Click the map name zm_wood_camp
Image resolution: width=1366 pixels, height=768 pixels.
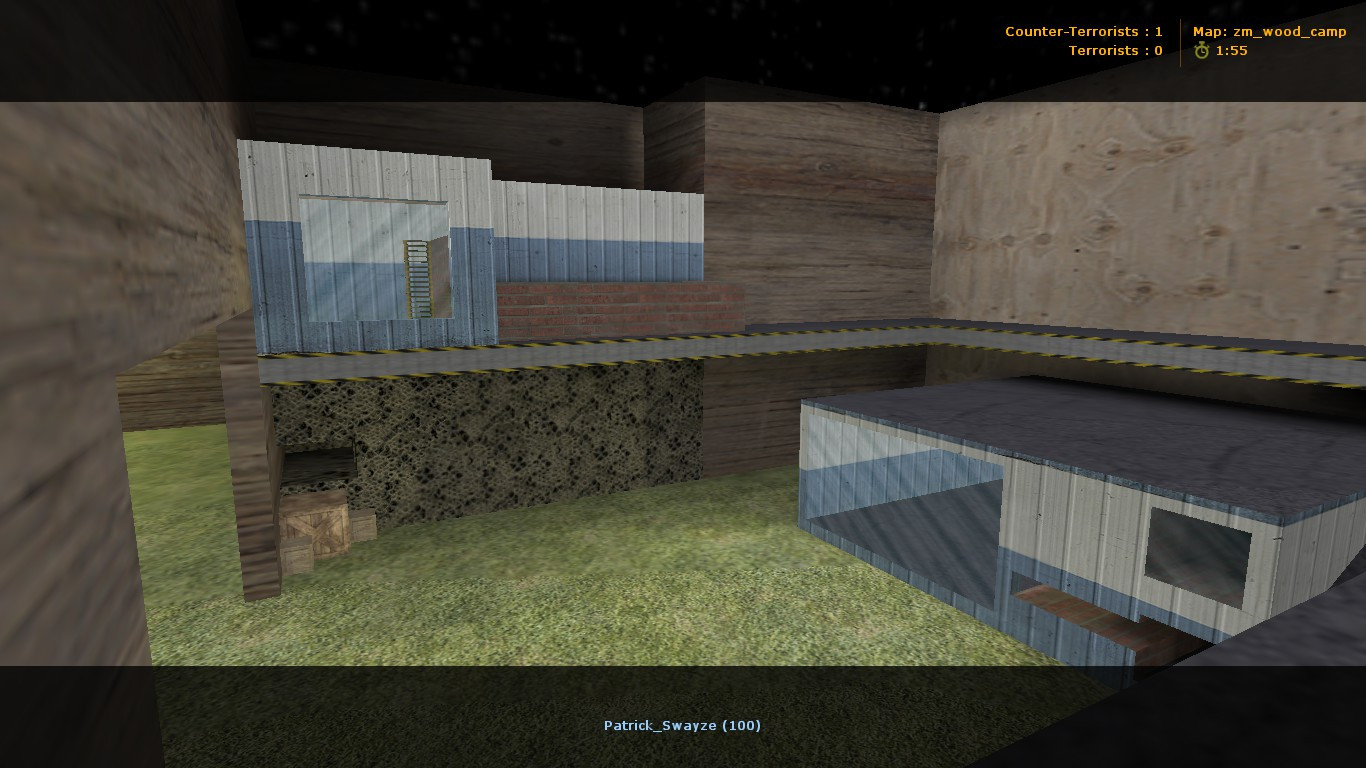[x=1290, y=30]
